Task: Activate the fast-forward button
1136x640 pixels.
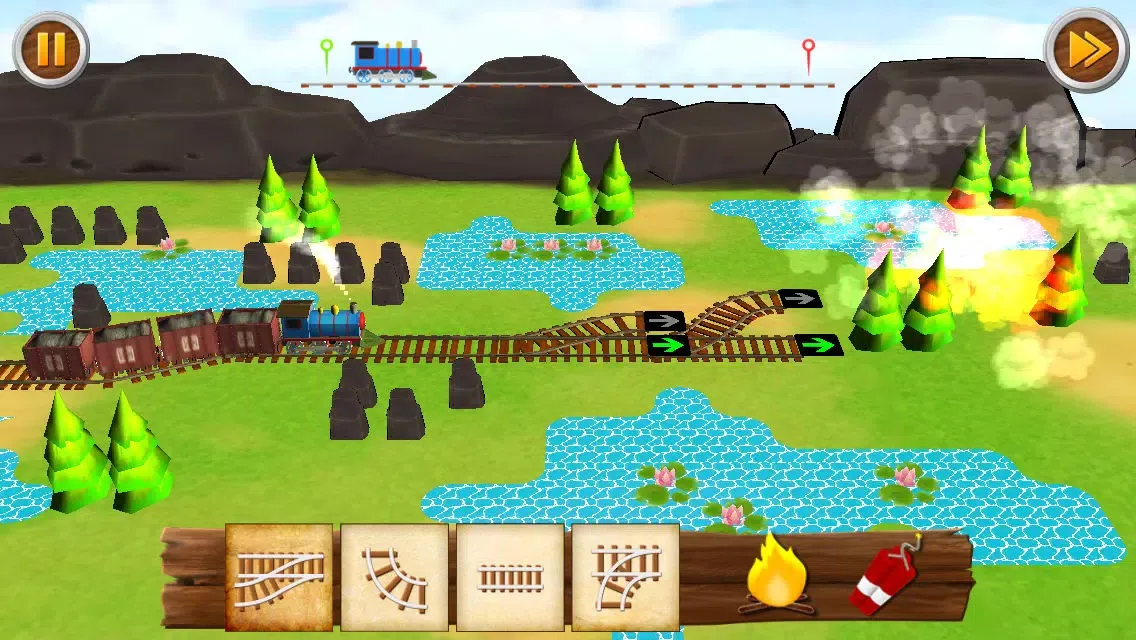Action: [x=1086, y=49]
